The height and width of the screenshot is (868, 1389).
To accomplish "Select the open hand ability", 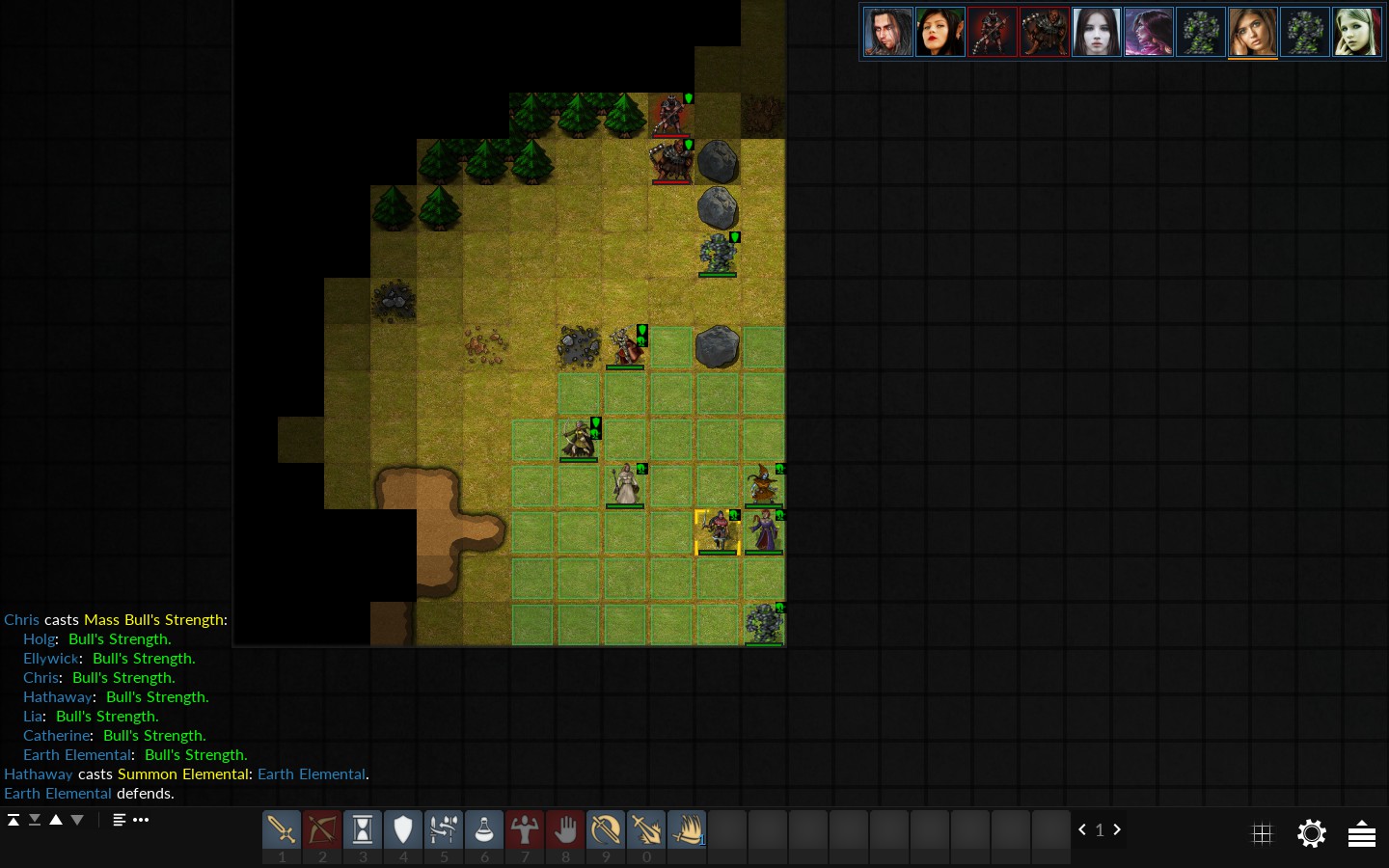I will click(x=565, y=829).
